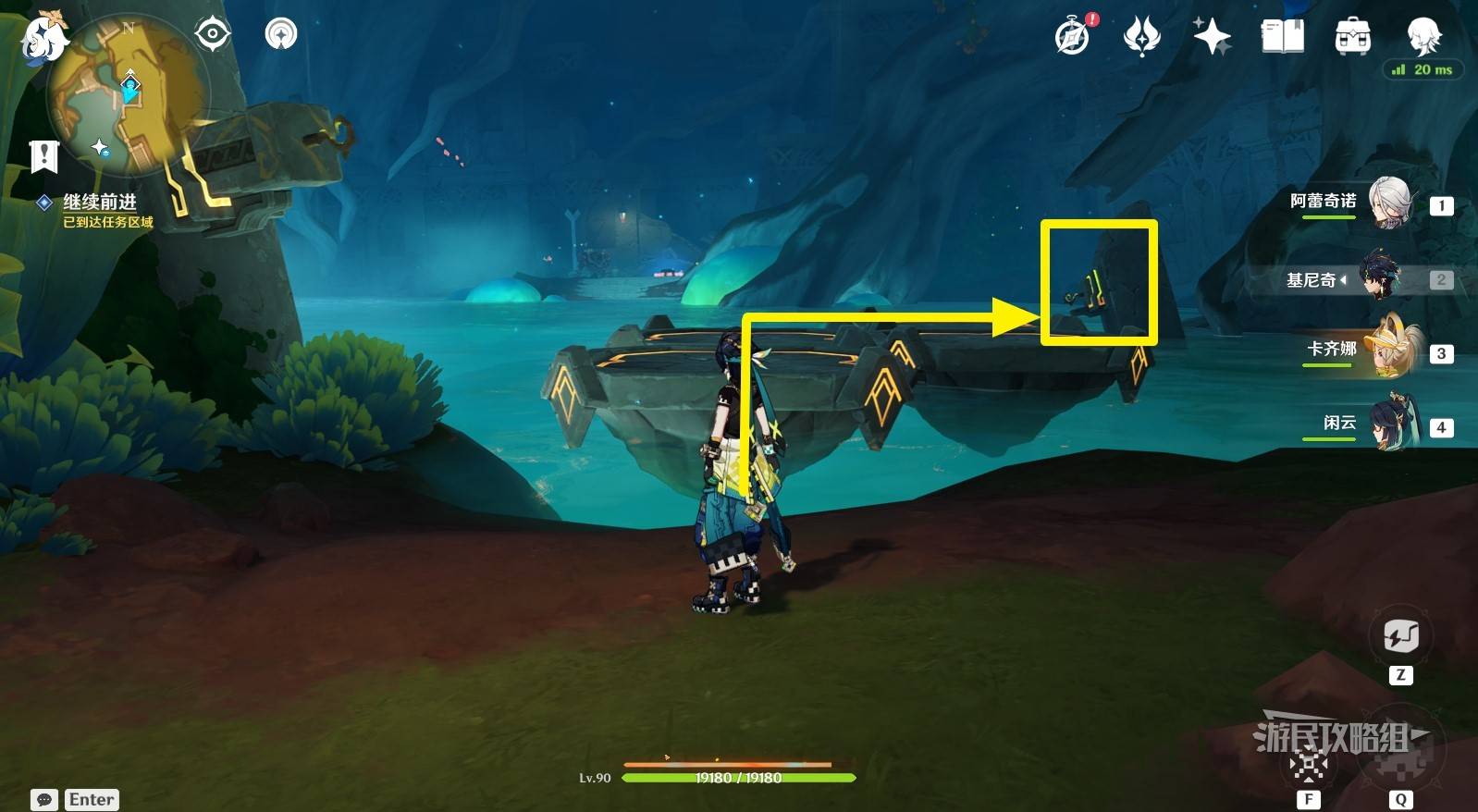Screen dimensions: 1478x812
Task: Activate the elemental burst icon
Action: click(x=1400, y=757)
